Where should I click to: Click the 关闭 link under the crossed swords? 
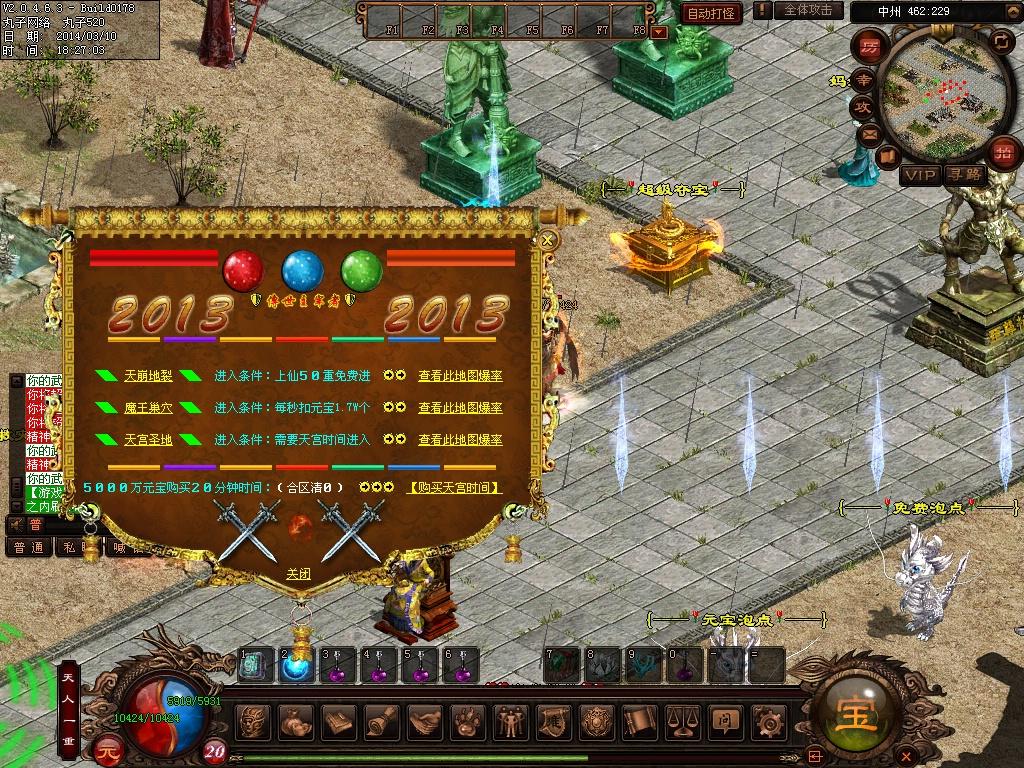[298, 574]
